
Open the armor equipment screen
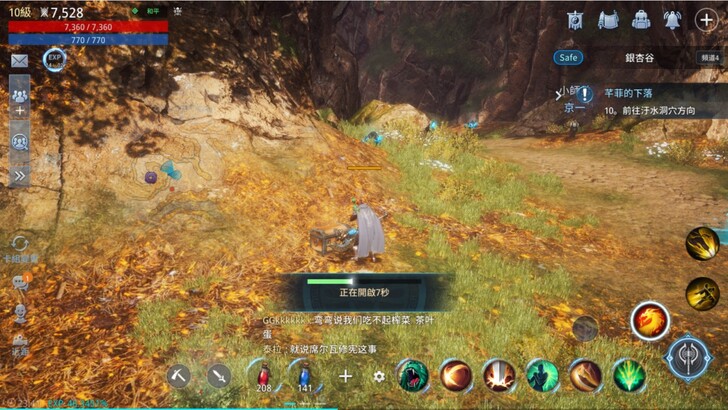coord(608,20)
